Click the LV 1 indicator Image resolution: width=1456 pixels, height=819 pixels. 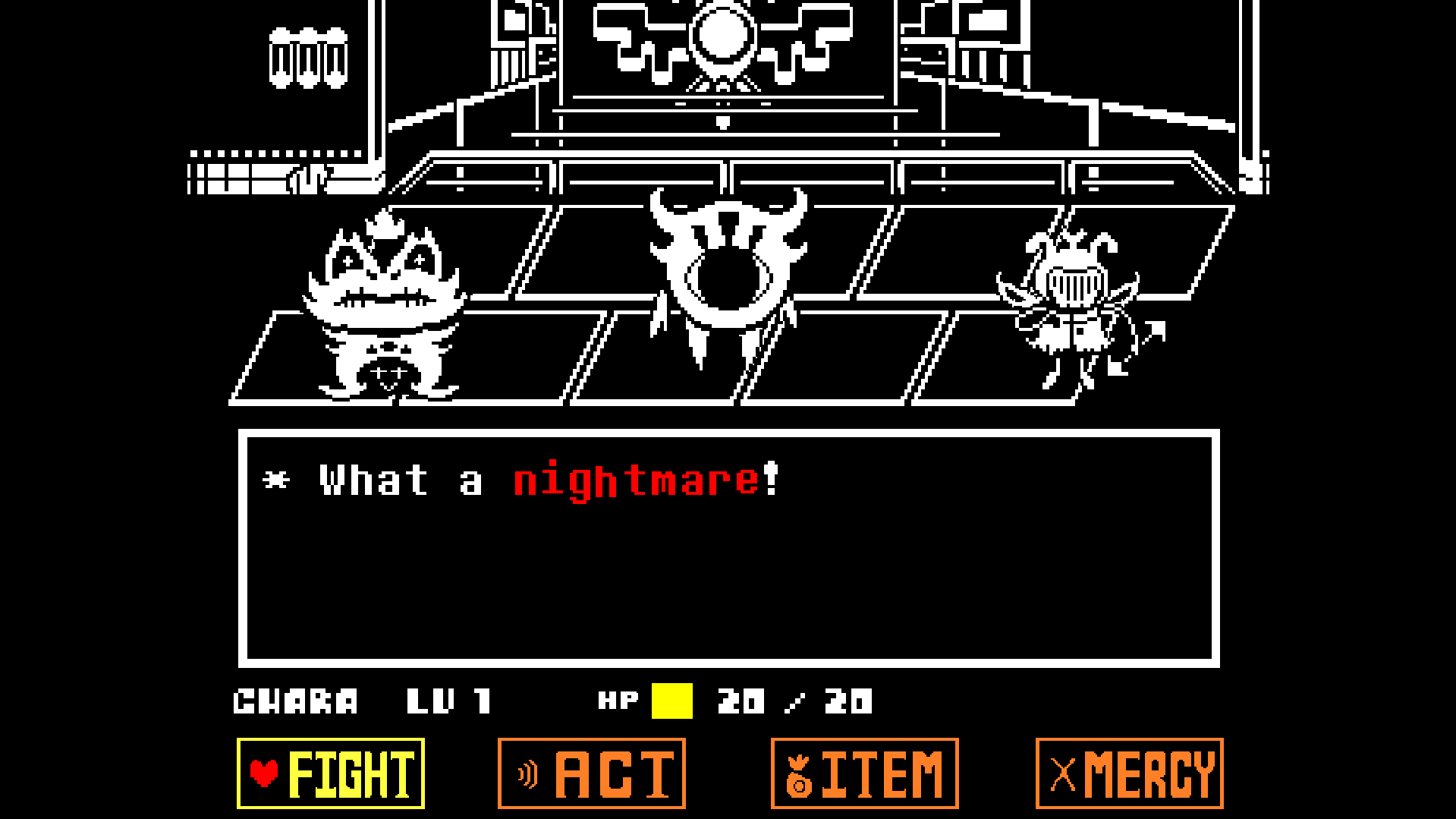pyautogui.click(x=450, y=701)
